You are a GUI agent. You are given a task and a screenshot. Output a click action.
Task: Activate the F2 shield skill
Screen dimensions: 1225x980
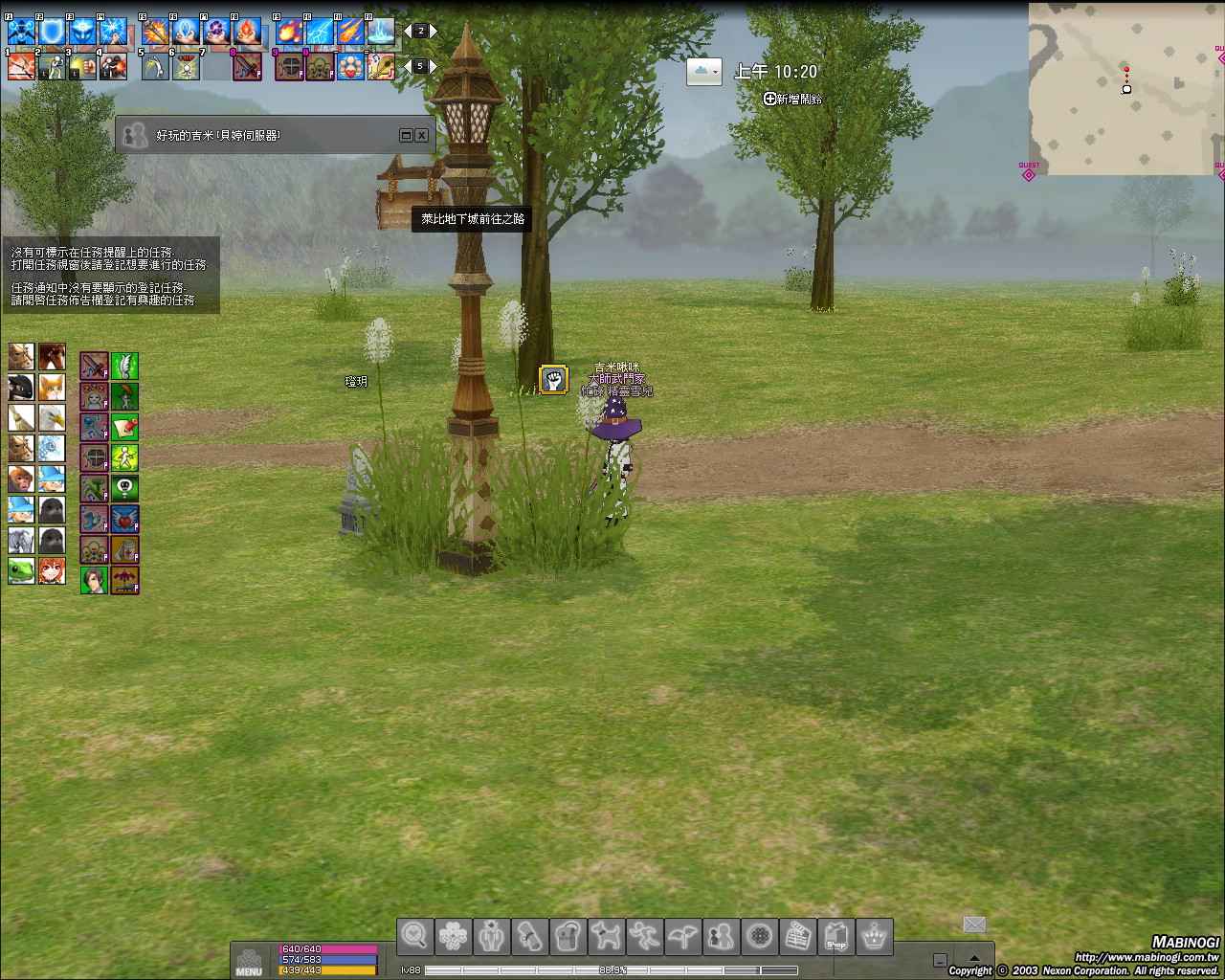(x=52, y=33)
